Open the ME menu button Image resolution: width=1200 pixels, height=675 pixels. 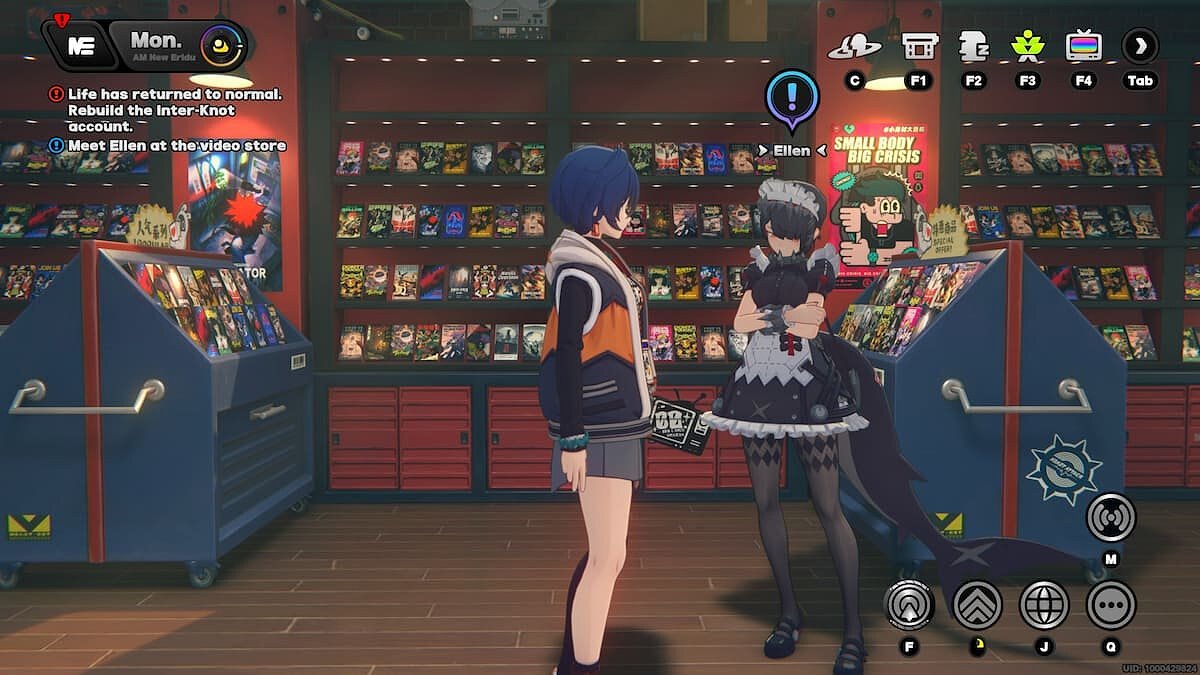(80, 45)
